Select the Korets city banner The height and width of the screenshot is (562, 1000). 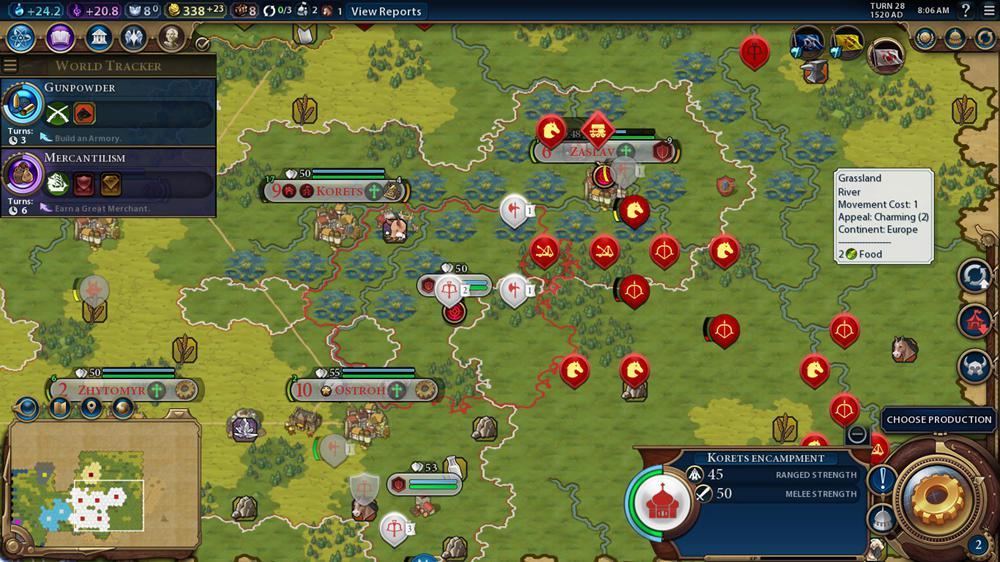(x=336, y=190)
